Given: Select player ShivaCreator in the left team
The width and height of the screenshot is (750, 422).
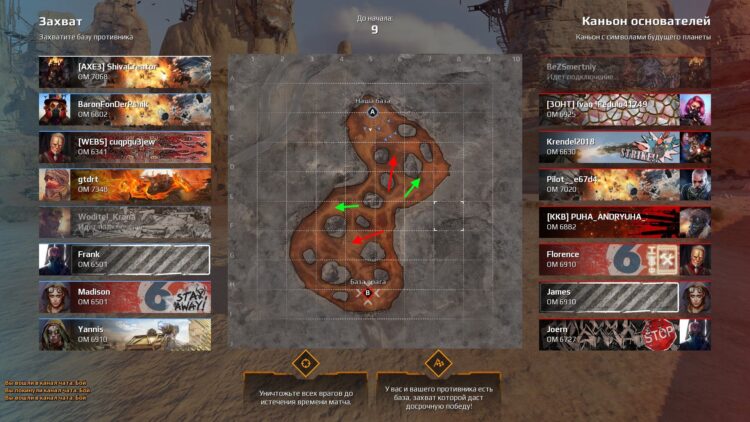Looking at the screenshot, I should click(x=125, y=71).
